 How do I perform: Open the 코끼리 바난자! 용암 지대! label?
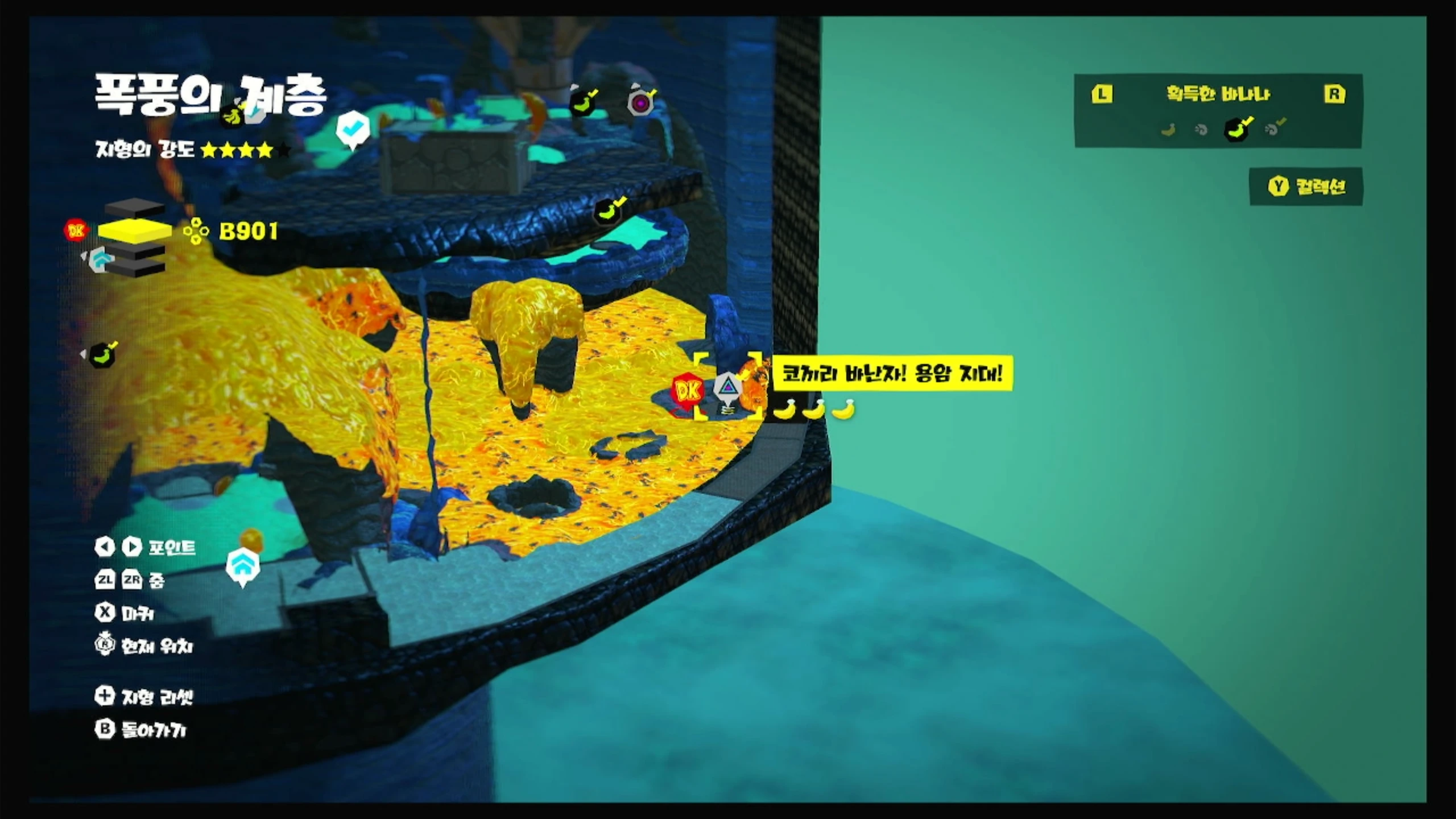coord(892,374)
